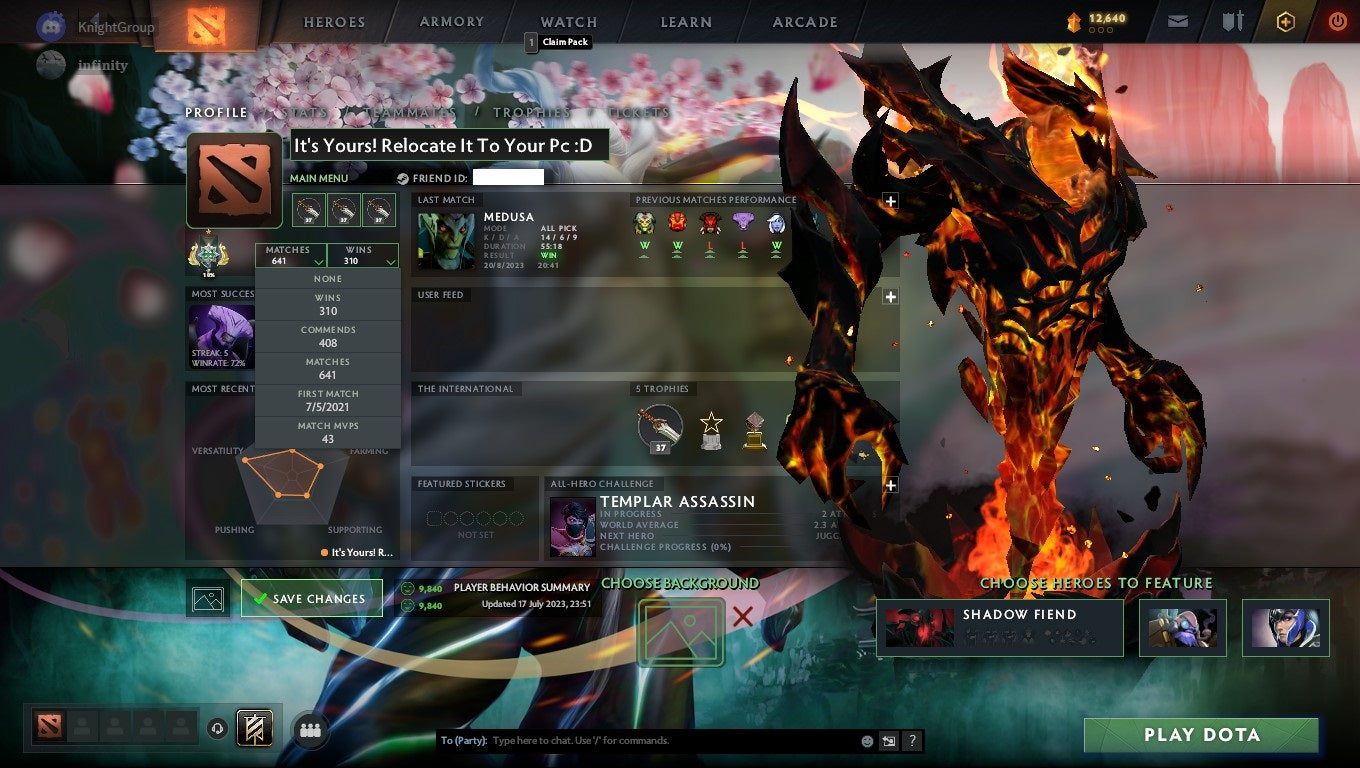1360x768 pixels.
Task: Open Dota Plus via the gold hexagon icon
Action: 1286,21
